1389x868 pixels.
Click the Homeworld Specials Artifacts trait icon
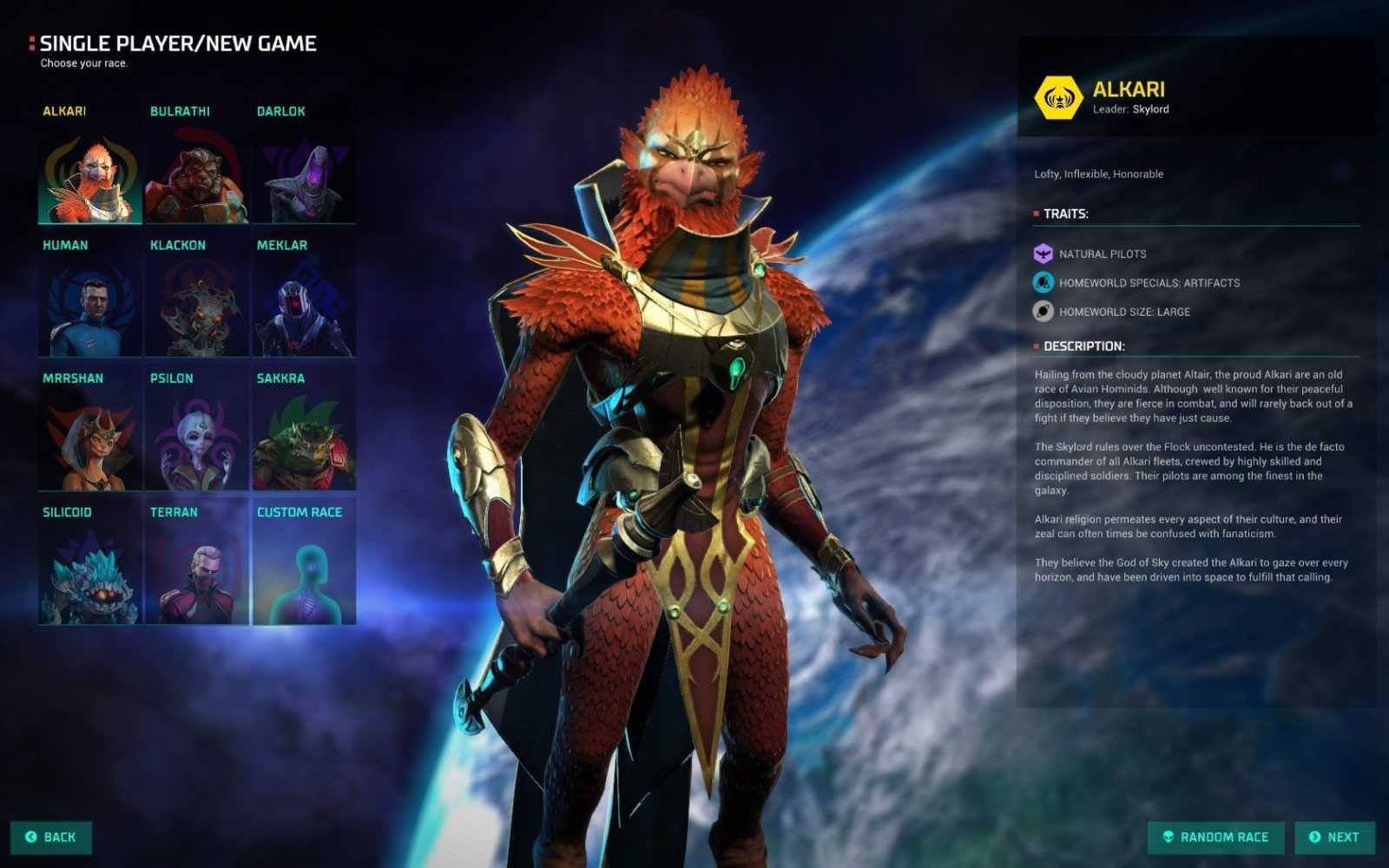[1043, 282]
